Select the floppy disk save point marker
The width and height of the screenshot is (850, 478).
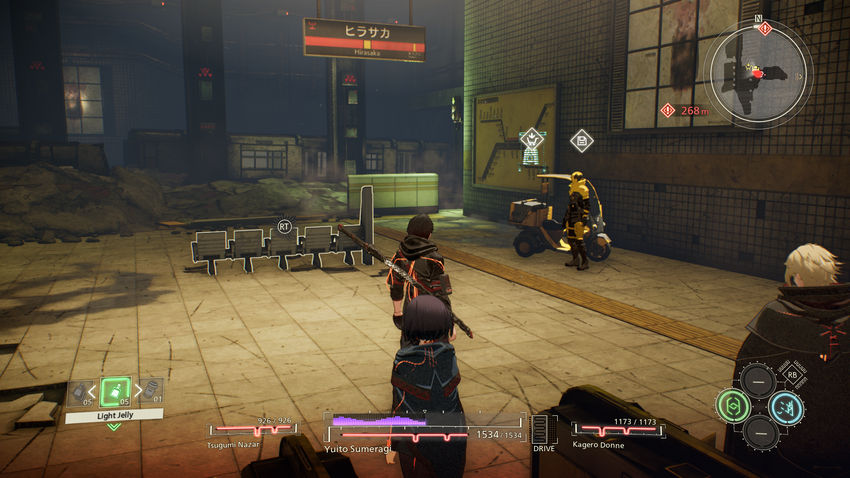point(581,141)
